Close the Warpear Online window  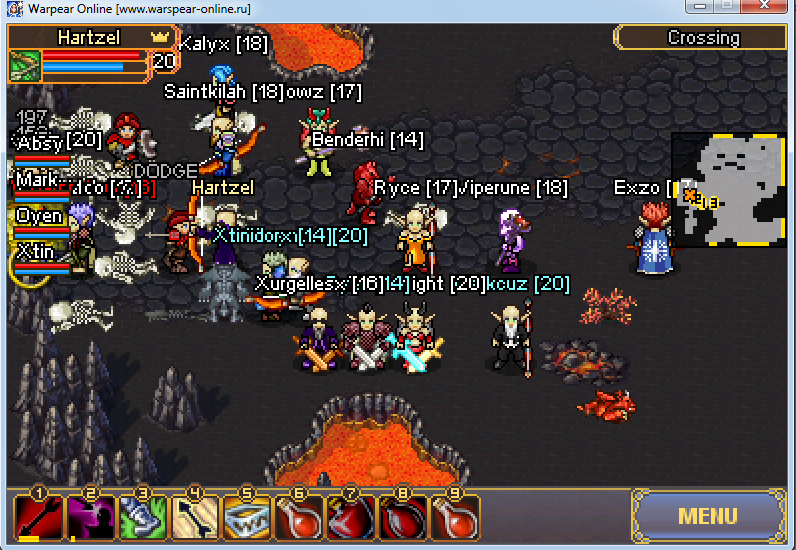click(770, 8)
